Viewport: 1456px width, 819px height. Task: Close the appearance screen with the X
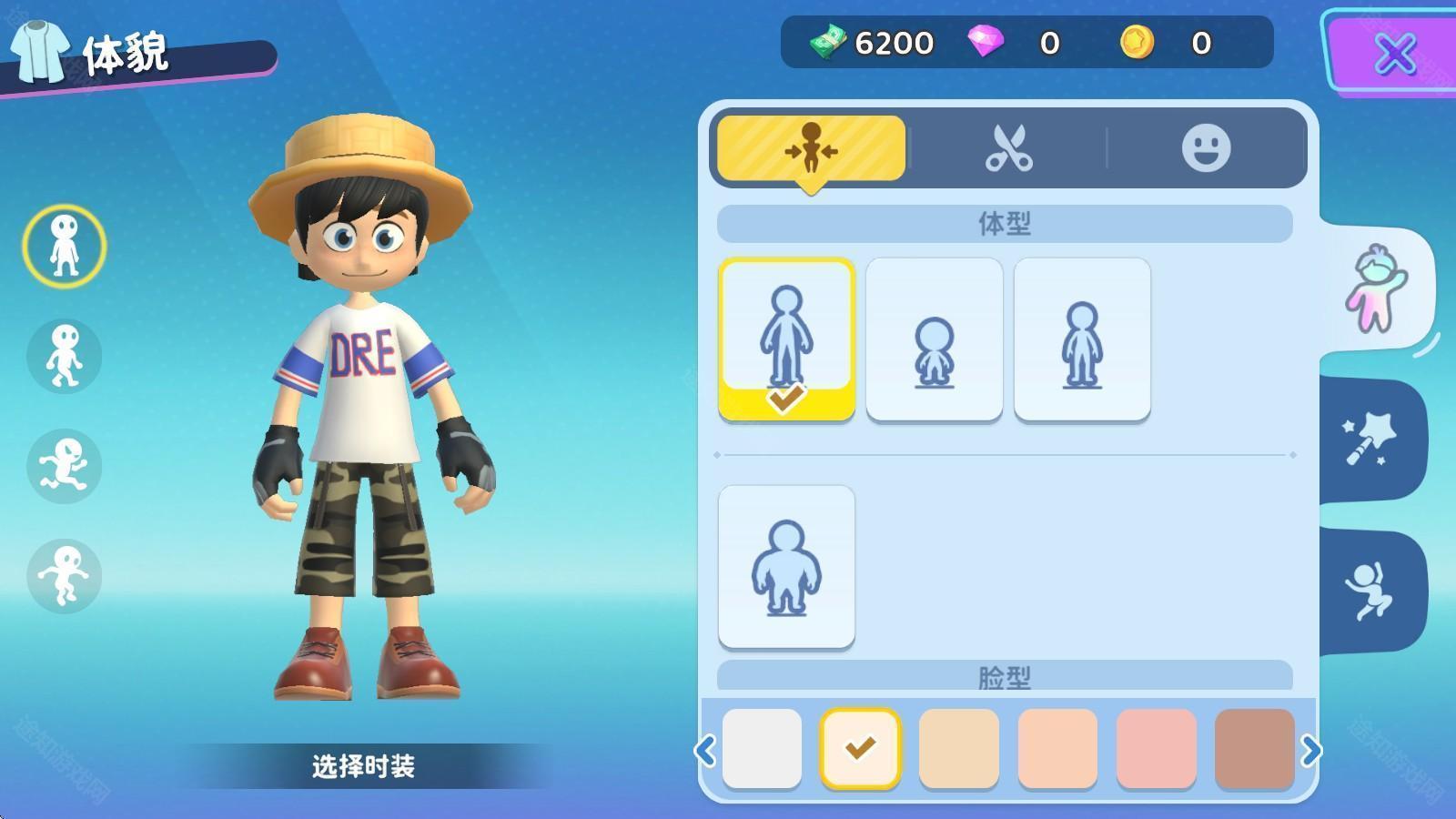(x=1394, y=54)
